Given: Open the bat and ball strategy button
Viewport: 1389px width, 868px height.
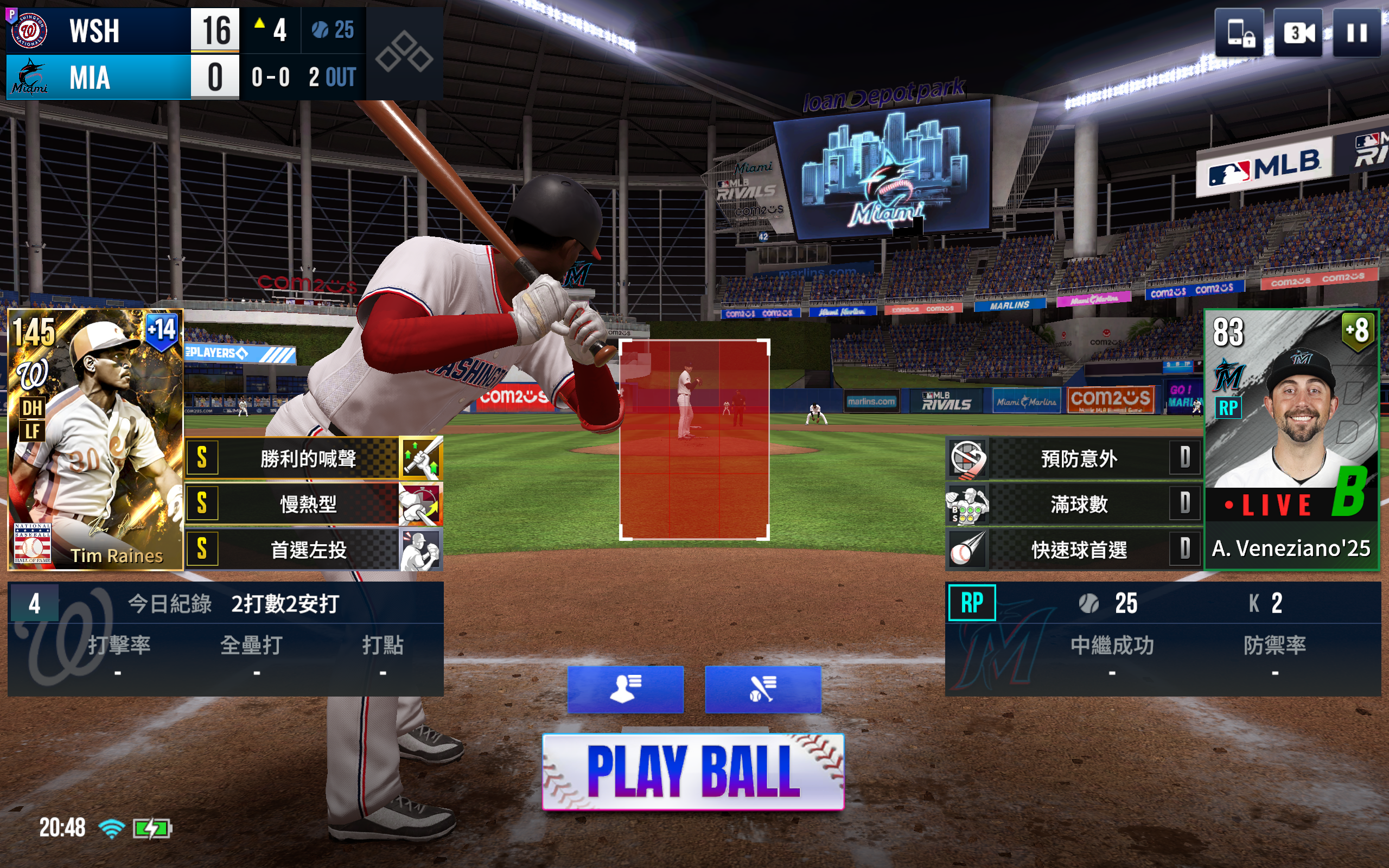Looking at the screenshot, I should click(x=762, y=689).
